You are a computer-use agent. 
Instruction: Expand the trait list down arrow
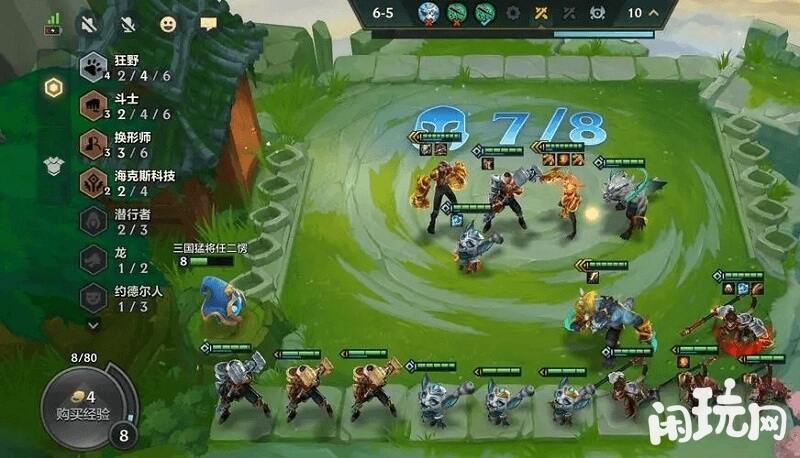pyautogui.click(x=93, y=324)
